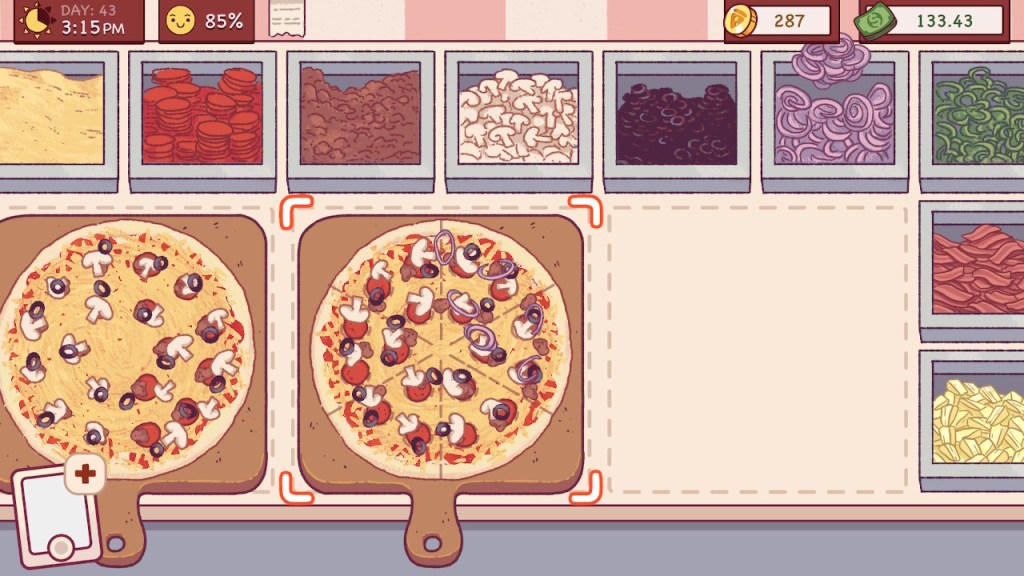Select the sliced pizza with onions
This screenshot has height=576, width=1024.
coord(440,345)
